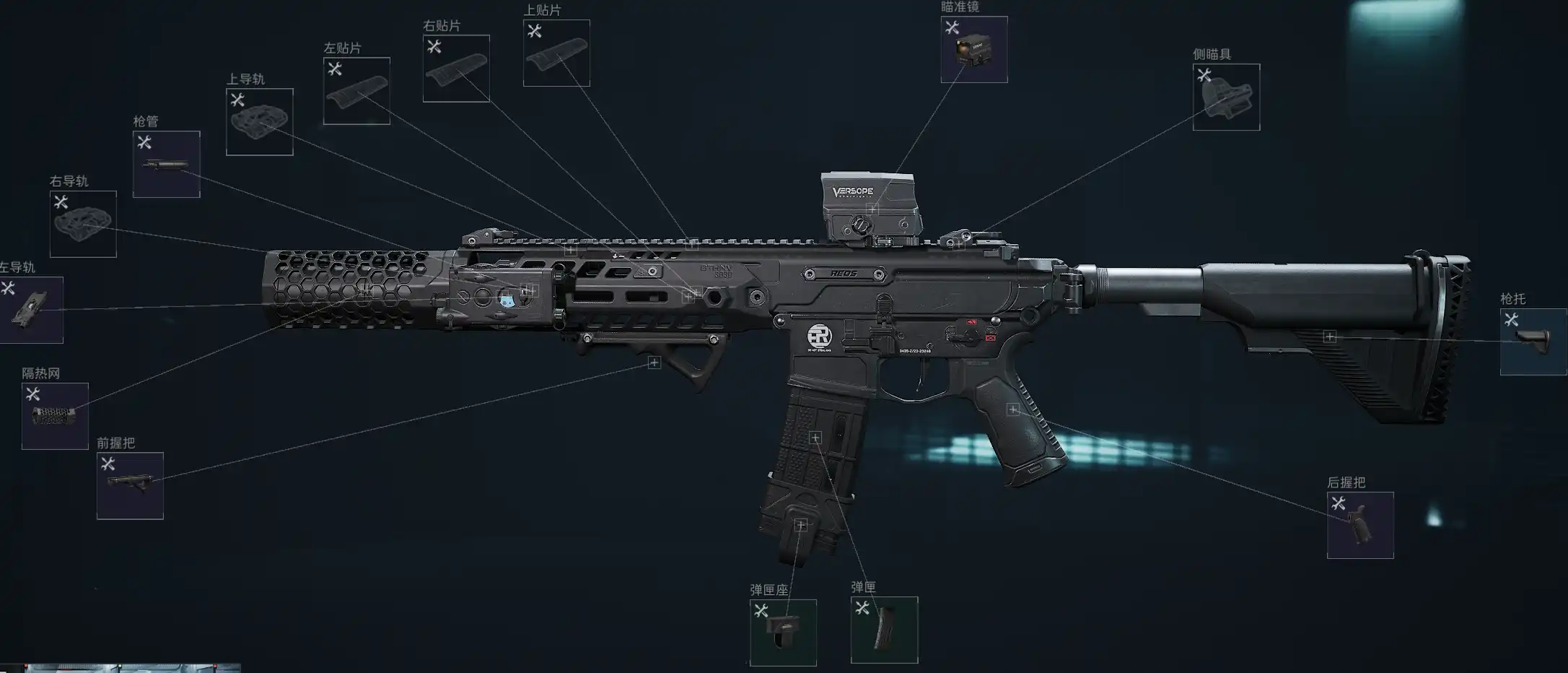Open the 枪托 stock attachment slot
Image resolution: width=1568 pixels, height=673 pixels.
[1533, 342]
